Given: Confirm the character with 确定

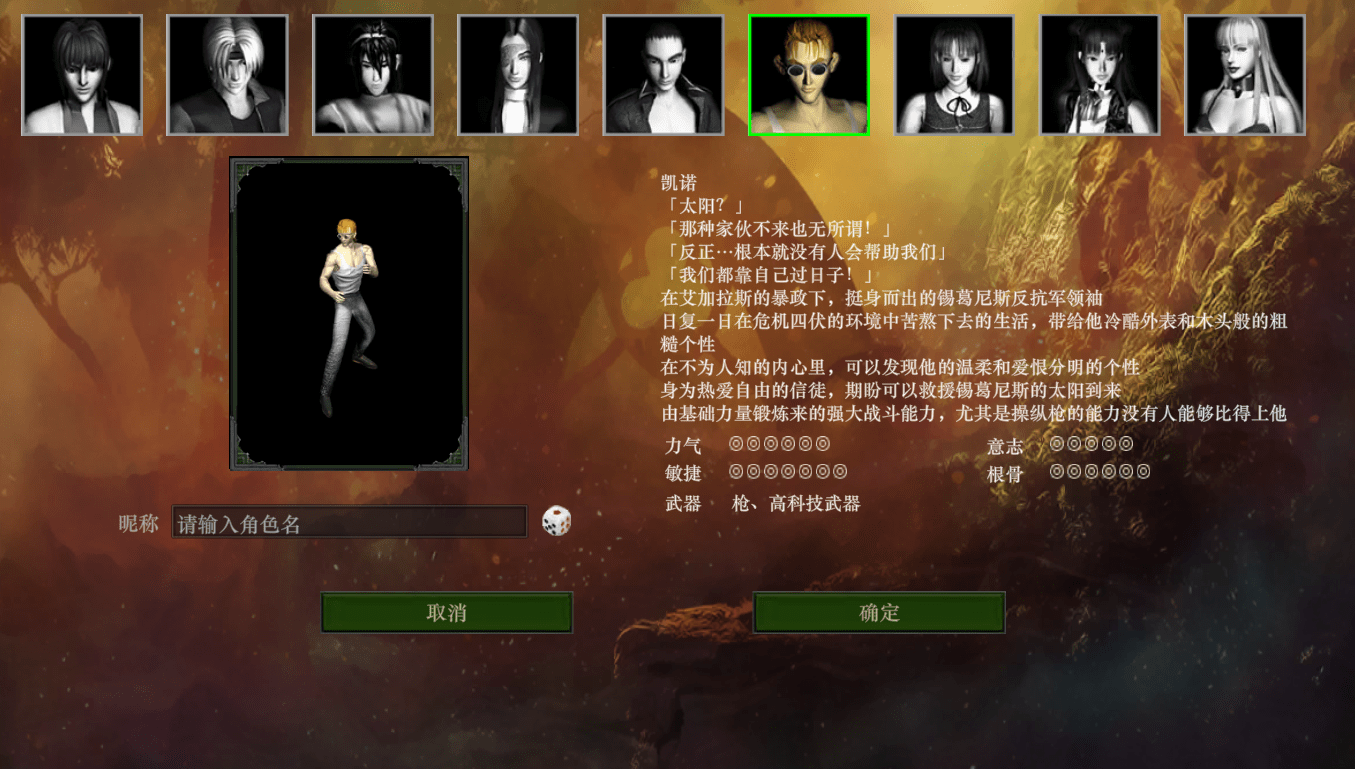Looking at the screenshot, I should coord(879,613).
